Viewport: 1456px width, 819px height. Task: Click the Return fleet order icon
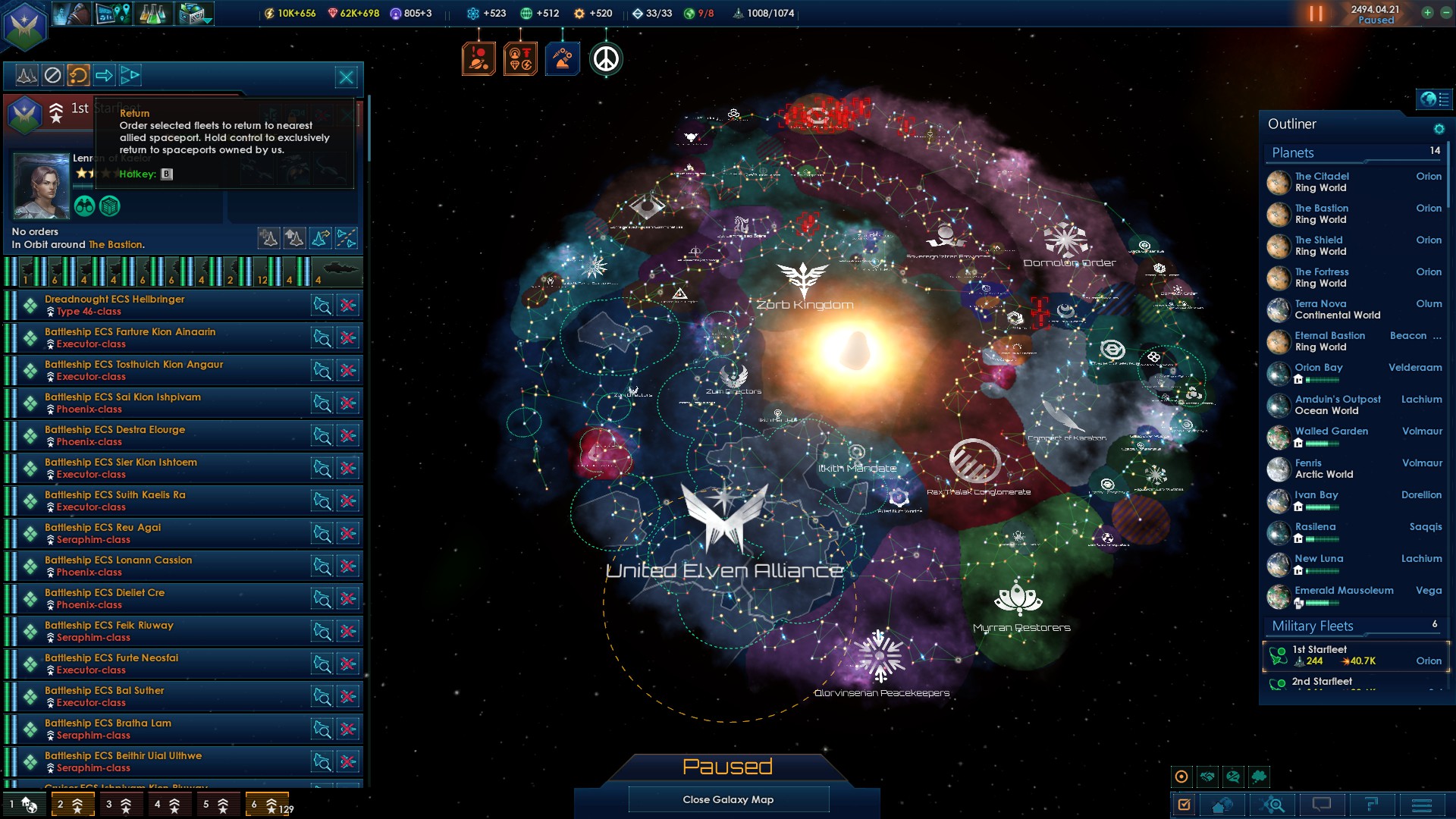[x=78, y=75]
